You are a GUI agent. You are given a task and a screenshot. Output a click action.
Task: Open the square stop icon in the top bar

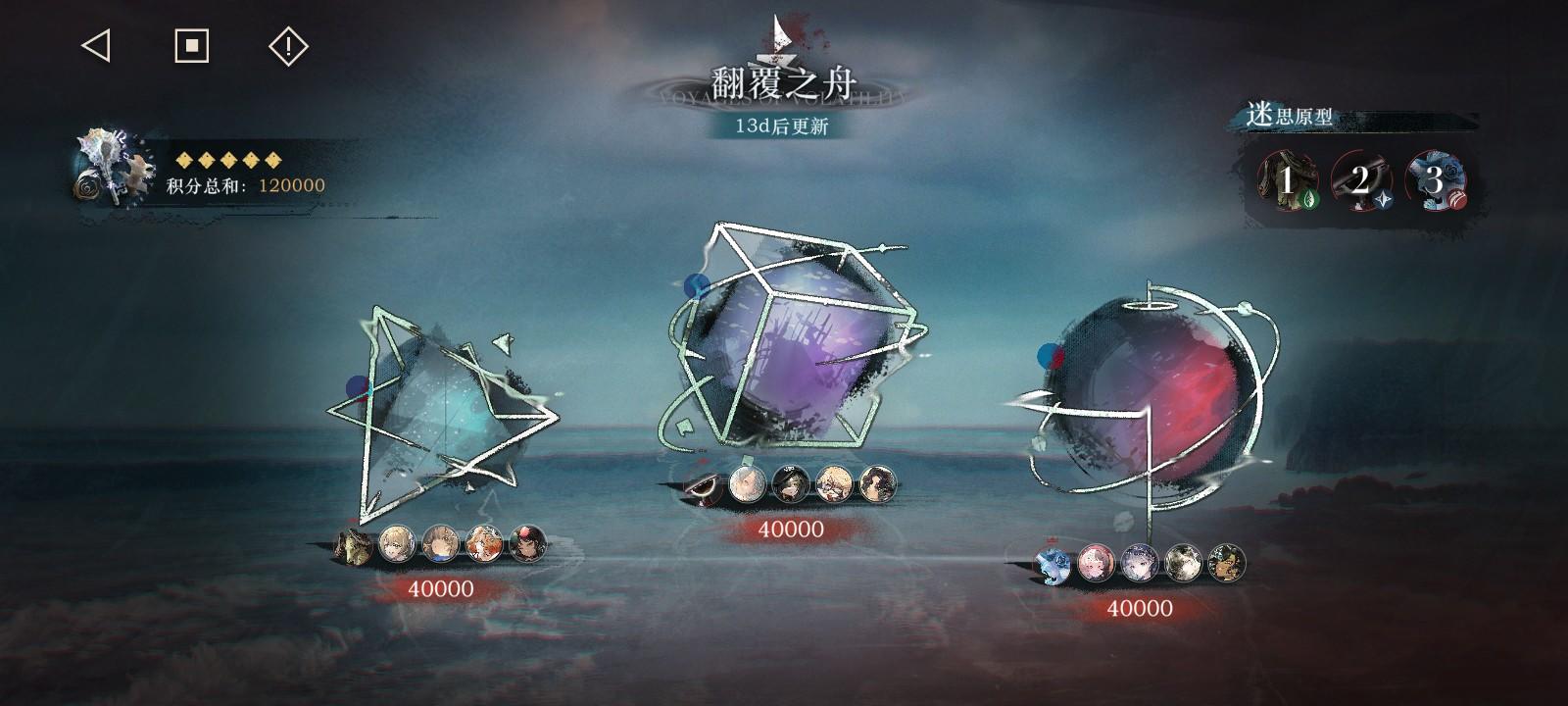tap(192, 45)
